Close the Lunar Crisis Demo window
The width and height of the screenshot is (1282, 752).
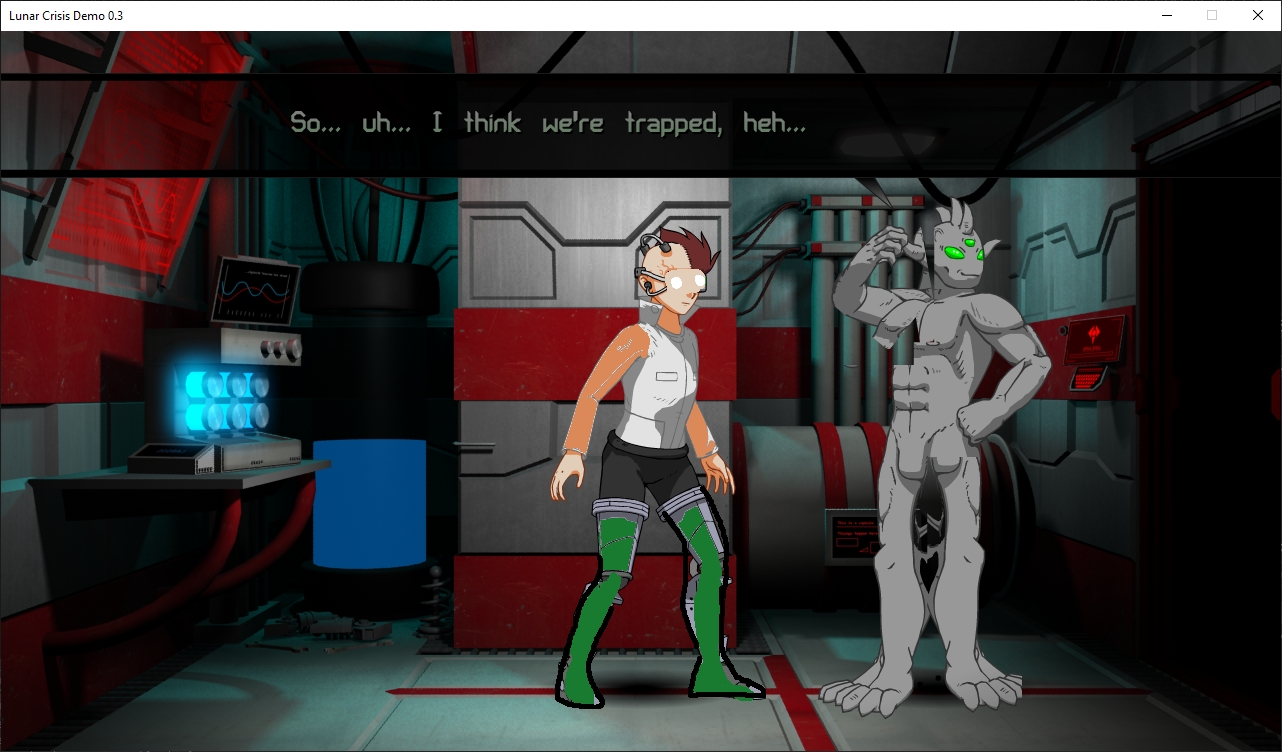[x=1258, y=15]
